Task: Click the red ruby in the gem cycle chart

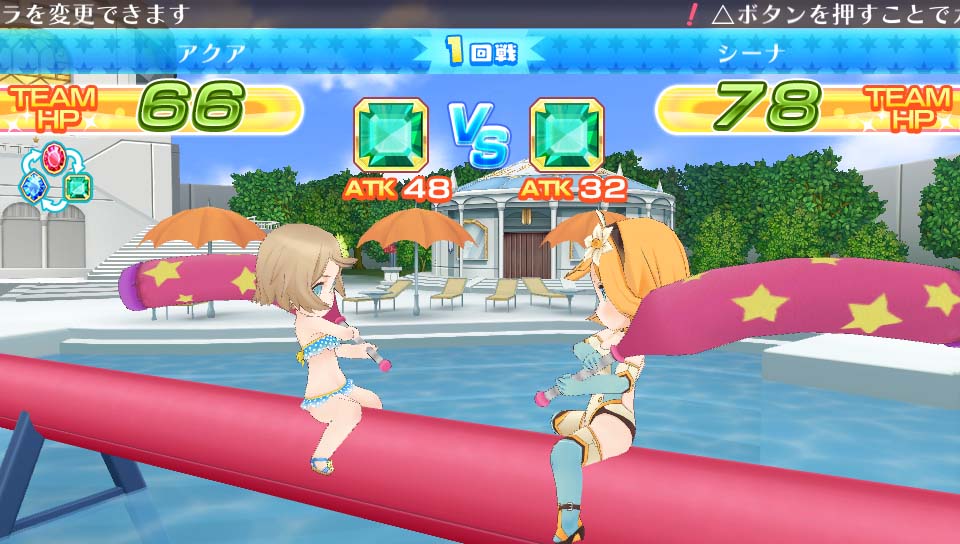Action: (x=55, y=157)
